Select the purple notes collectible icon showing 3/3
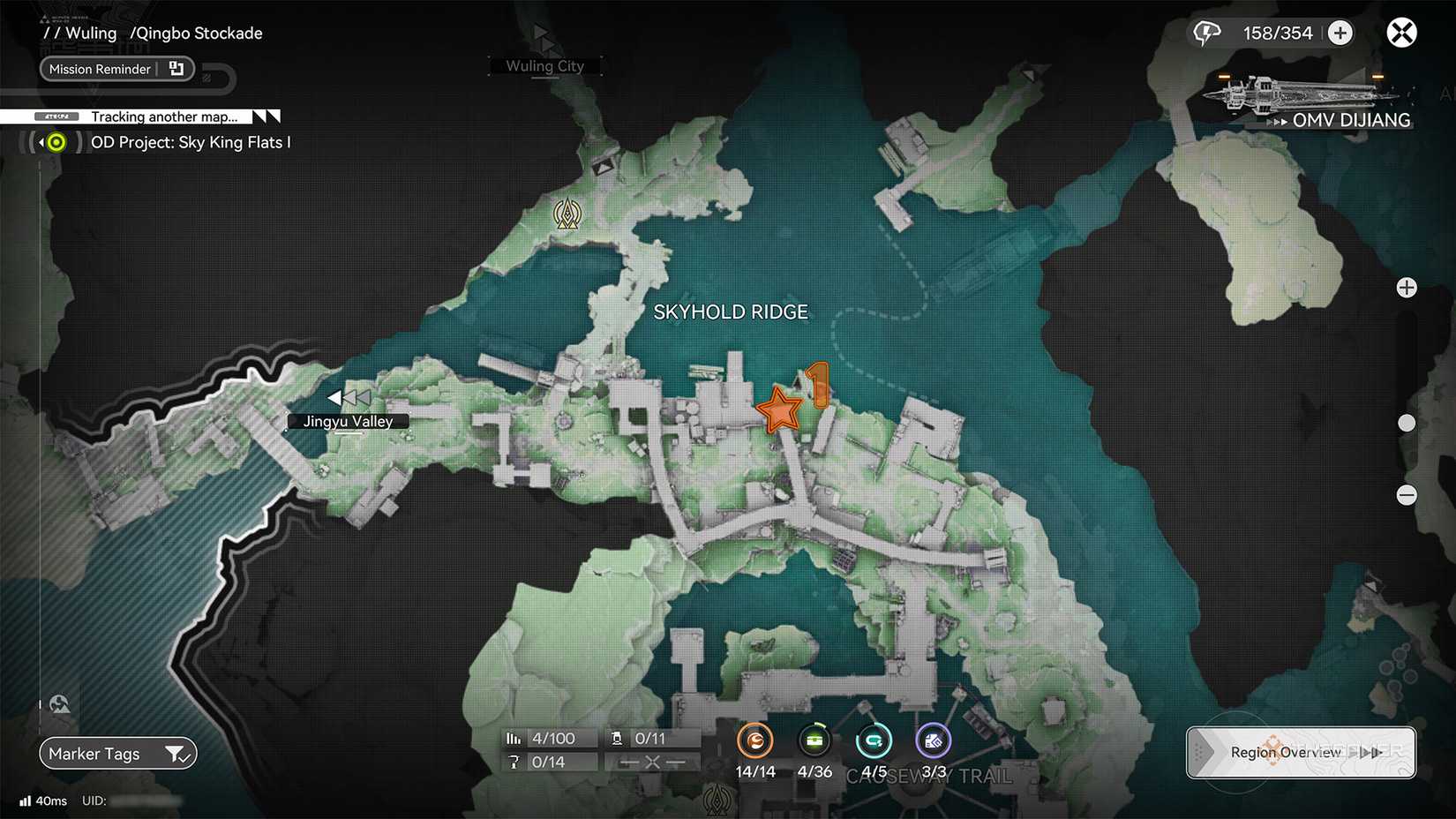1456x819 pixels. [933, 741]
